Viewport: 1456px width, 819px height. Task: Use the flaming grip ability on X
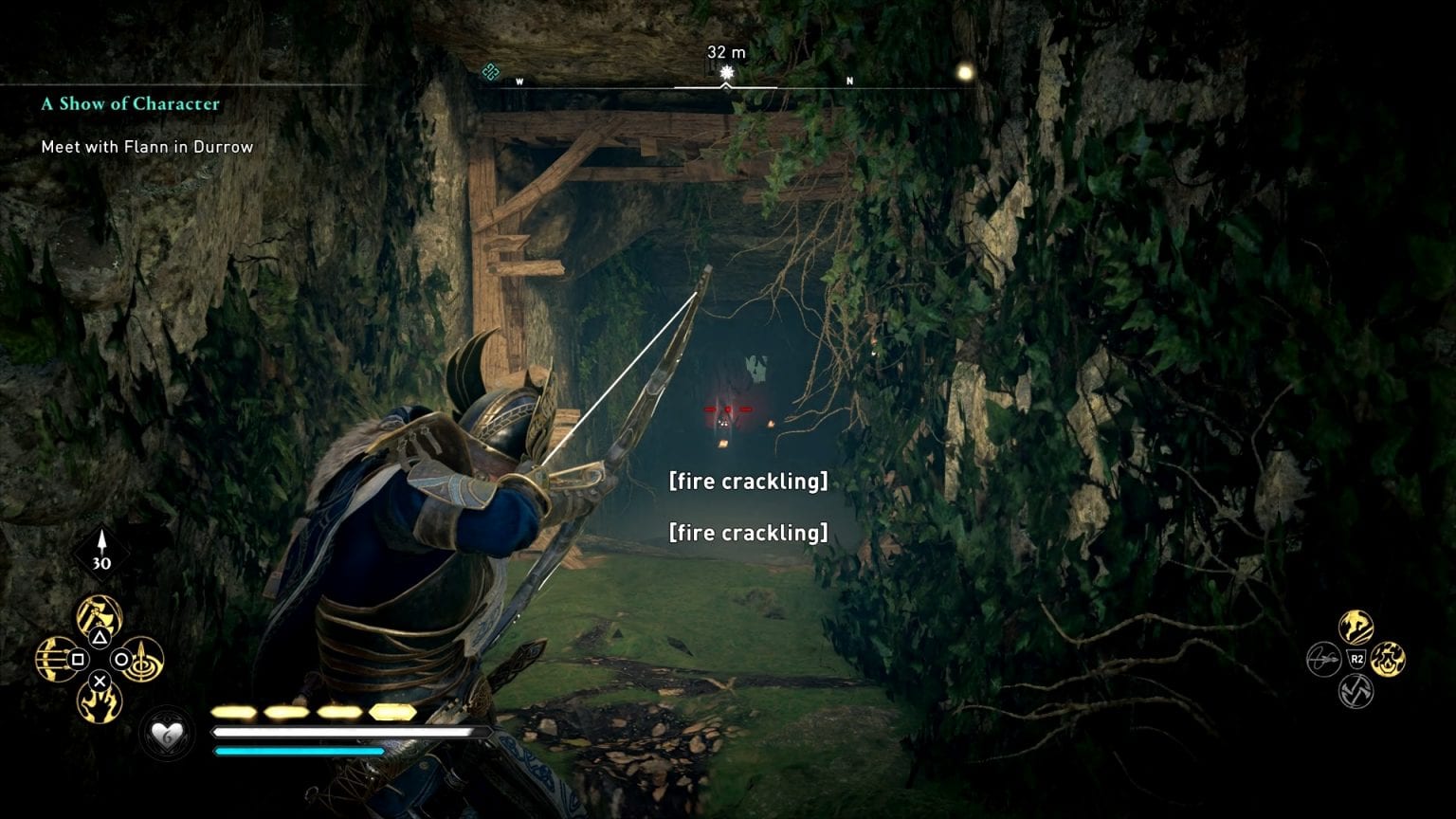99,705
